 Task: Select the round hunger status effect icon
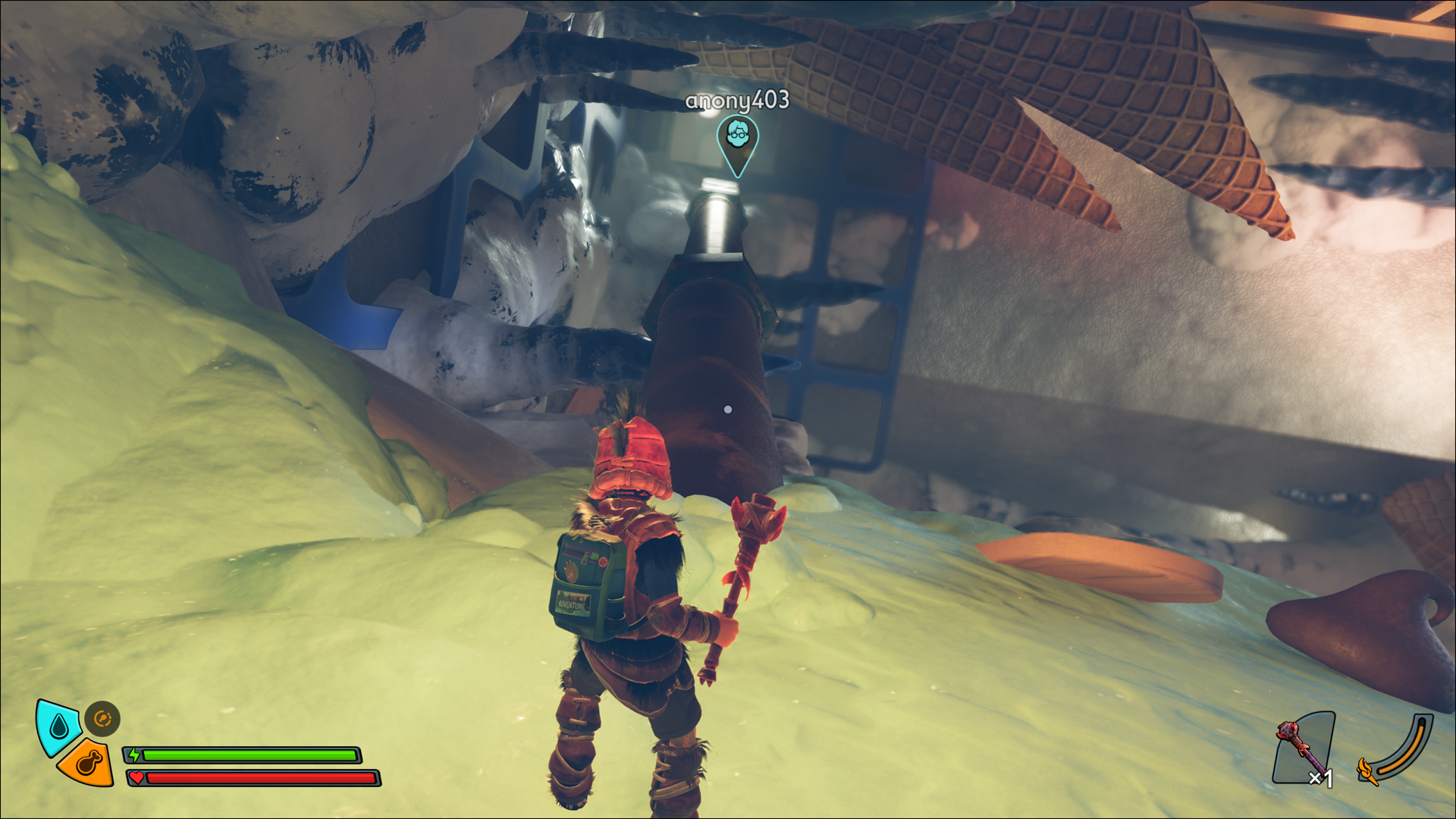[102, 718]
